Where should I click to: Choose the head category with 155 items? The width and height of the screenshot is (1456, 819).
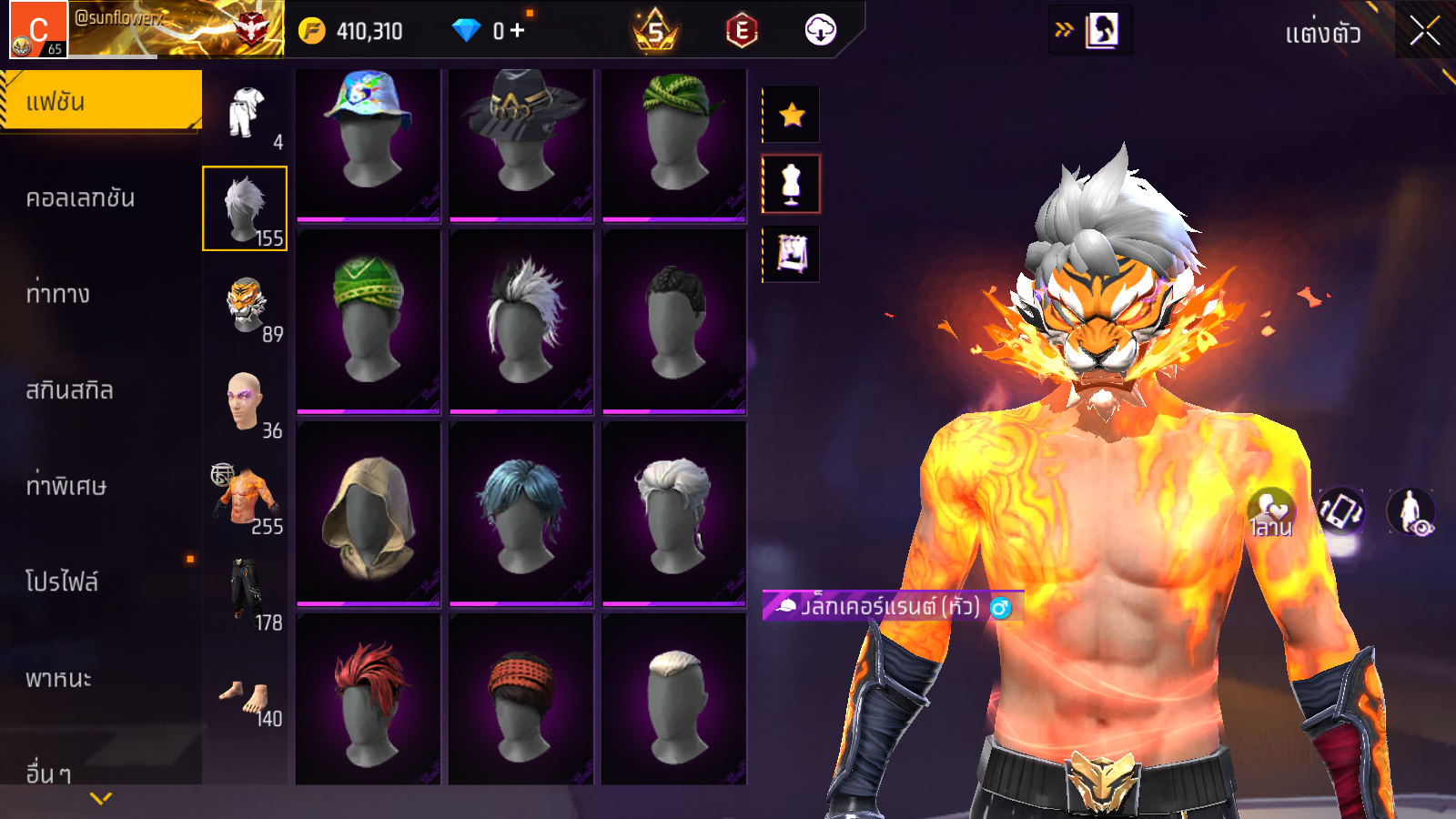pyautogui.click(x=245, y=208)
